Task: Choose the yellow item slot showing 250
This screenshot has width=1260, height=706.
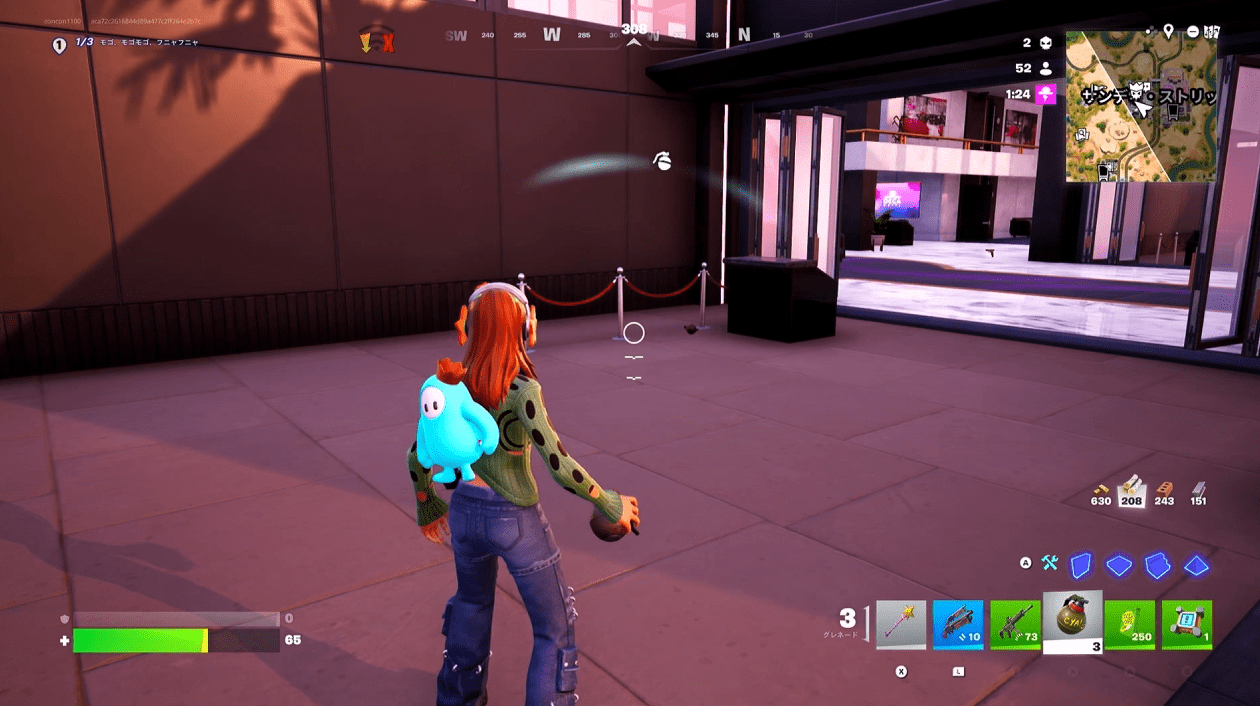Action: click(x=1130, y=625)
